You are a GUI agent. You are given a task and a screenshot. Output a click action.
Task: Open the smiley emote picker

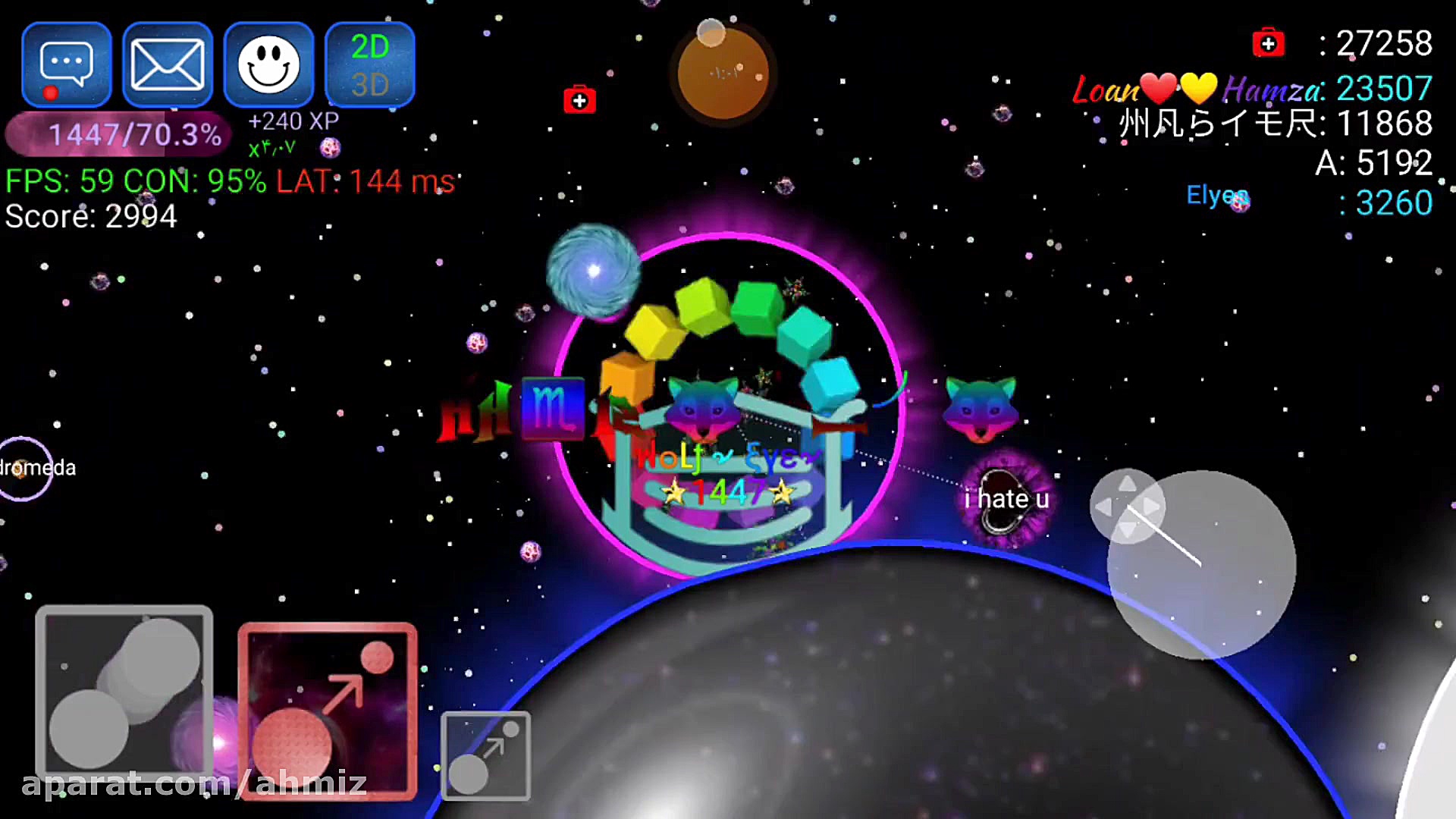268,64
